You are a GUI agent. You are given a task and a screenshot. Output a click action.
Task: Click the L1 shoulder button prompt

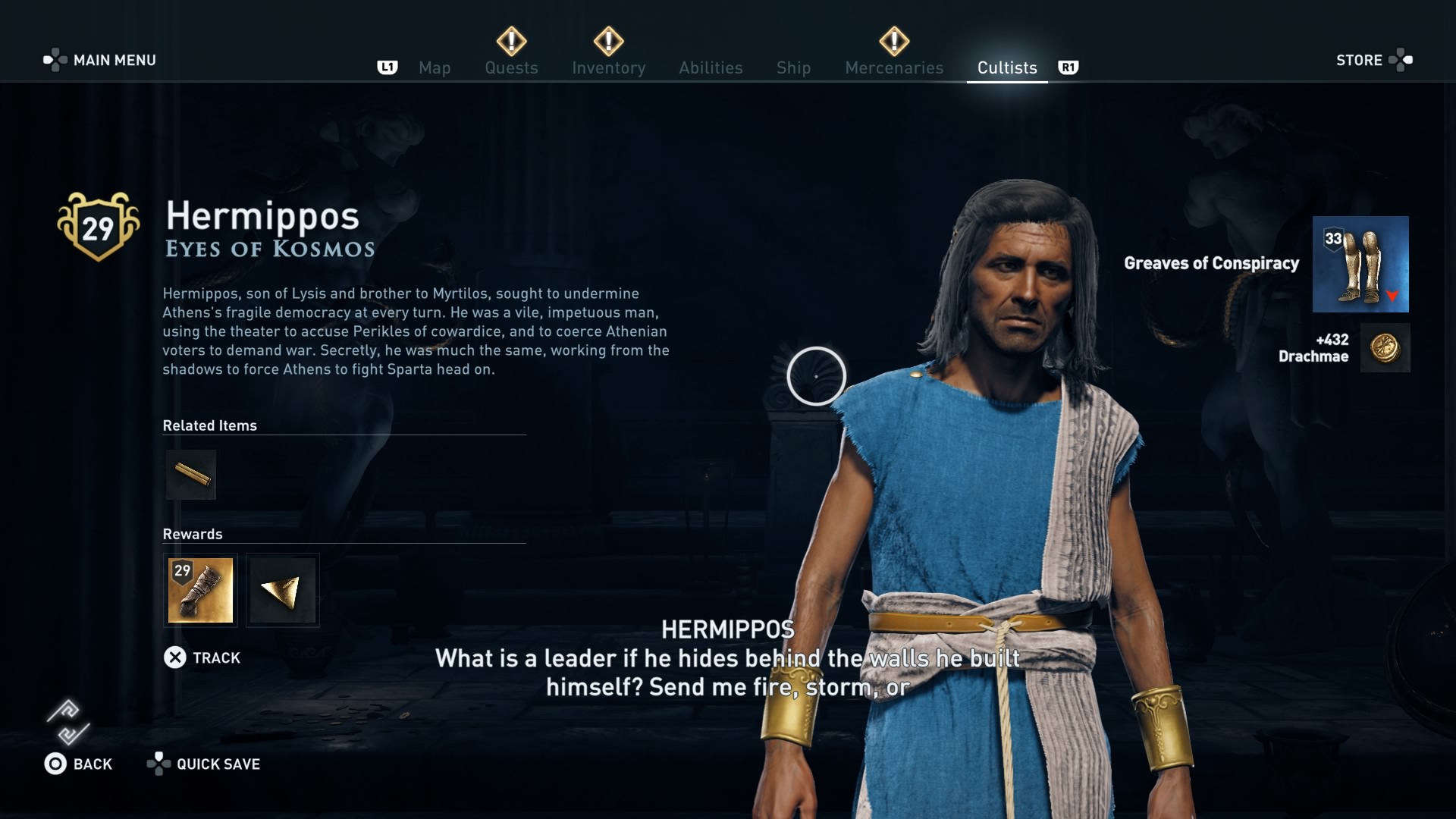coord(388,67)
